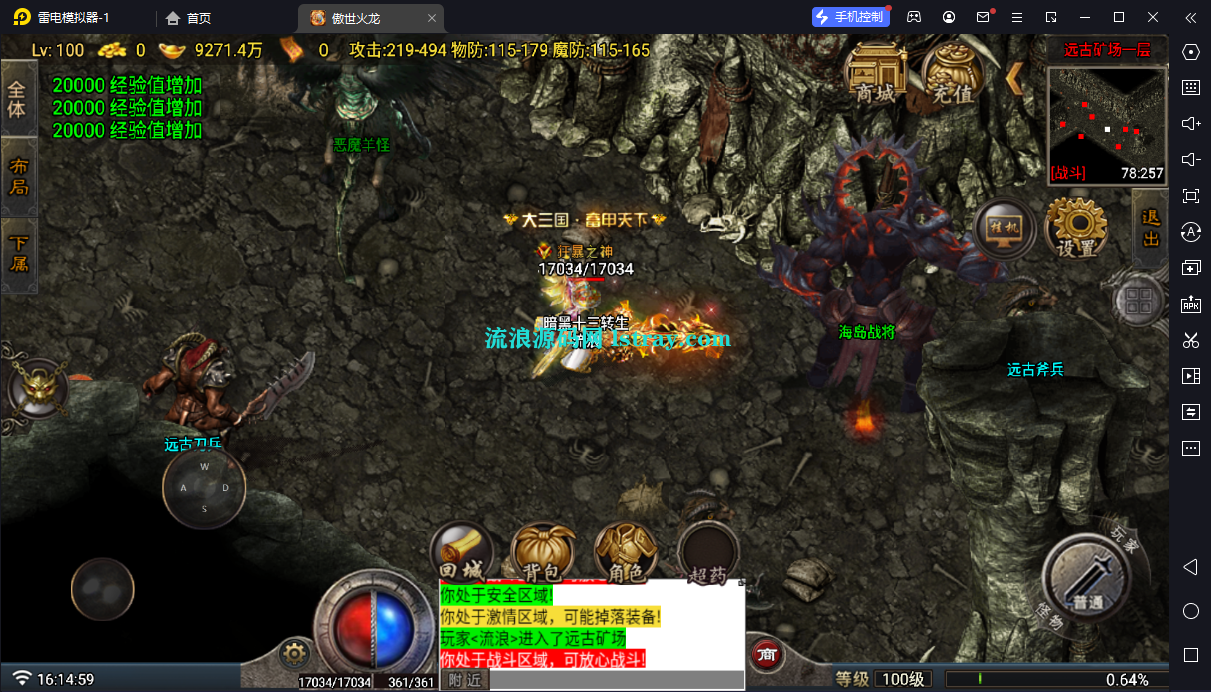Open the 角色 character sheet

pos(625,553)
